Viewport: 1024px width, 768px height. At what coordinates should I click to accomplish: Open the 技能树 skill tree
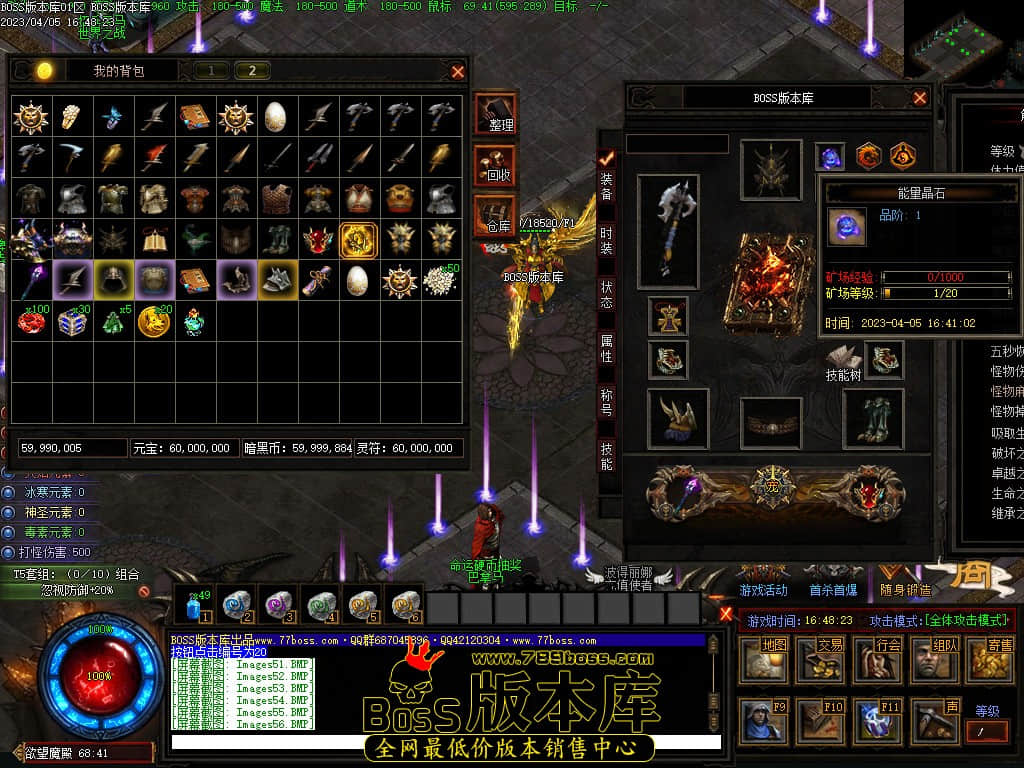click(843, 362)
